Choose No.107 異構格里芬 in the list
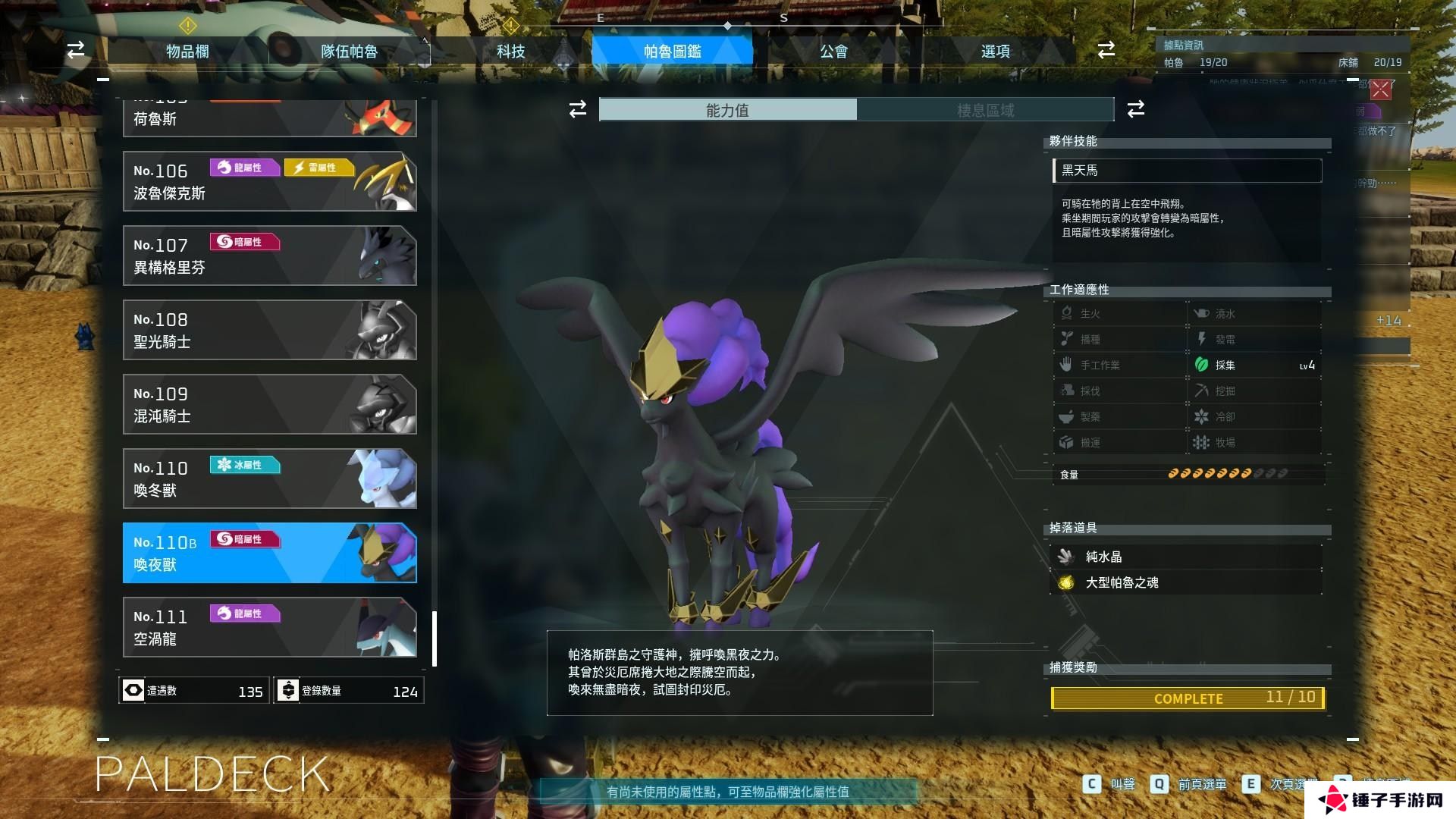1456x819 pixels. (269, 256)
